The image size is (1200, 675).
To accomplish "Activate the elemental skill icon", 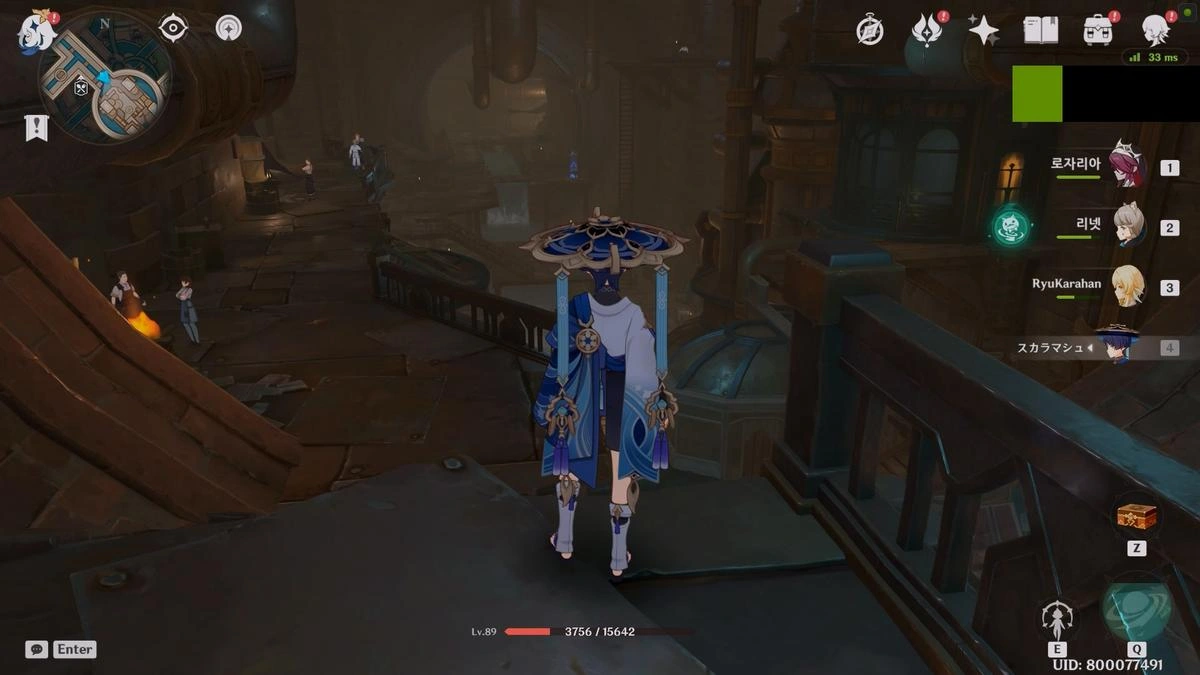I will coord(1057,620).
